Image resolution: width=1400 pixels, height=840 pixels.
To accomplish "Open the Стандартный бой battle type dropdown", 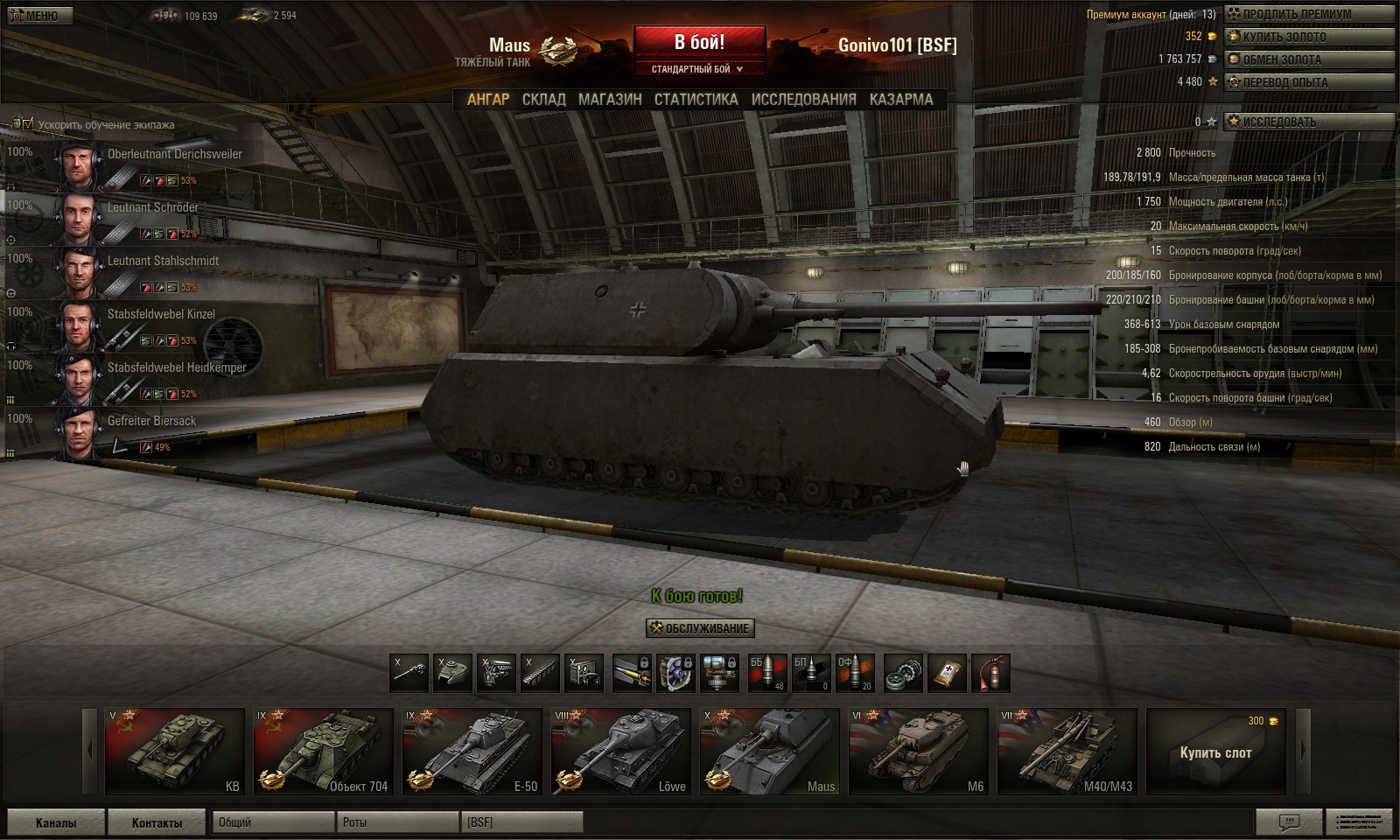I will point(698,69).
